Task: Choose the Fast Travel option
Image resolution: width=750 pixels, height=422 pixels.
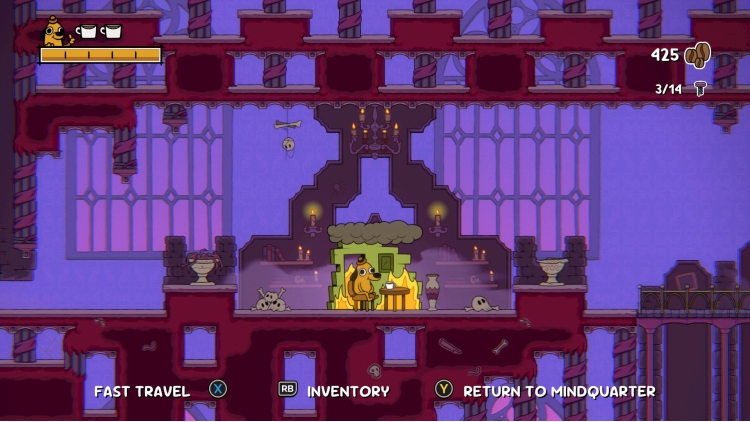Action: coord(142,391)
